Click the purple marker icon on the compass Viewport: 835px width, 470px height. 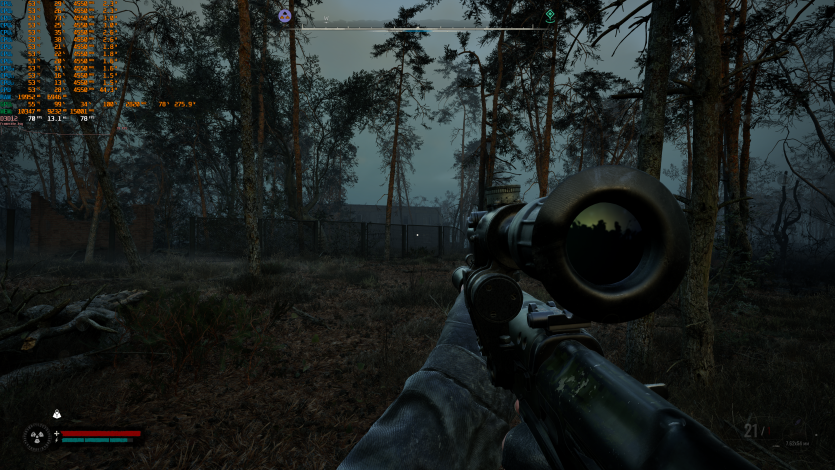point(285,15)
